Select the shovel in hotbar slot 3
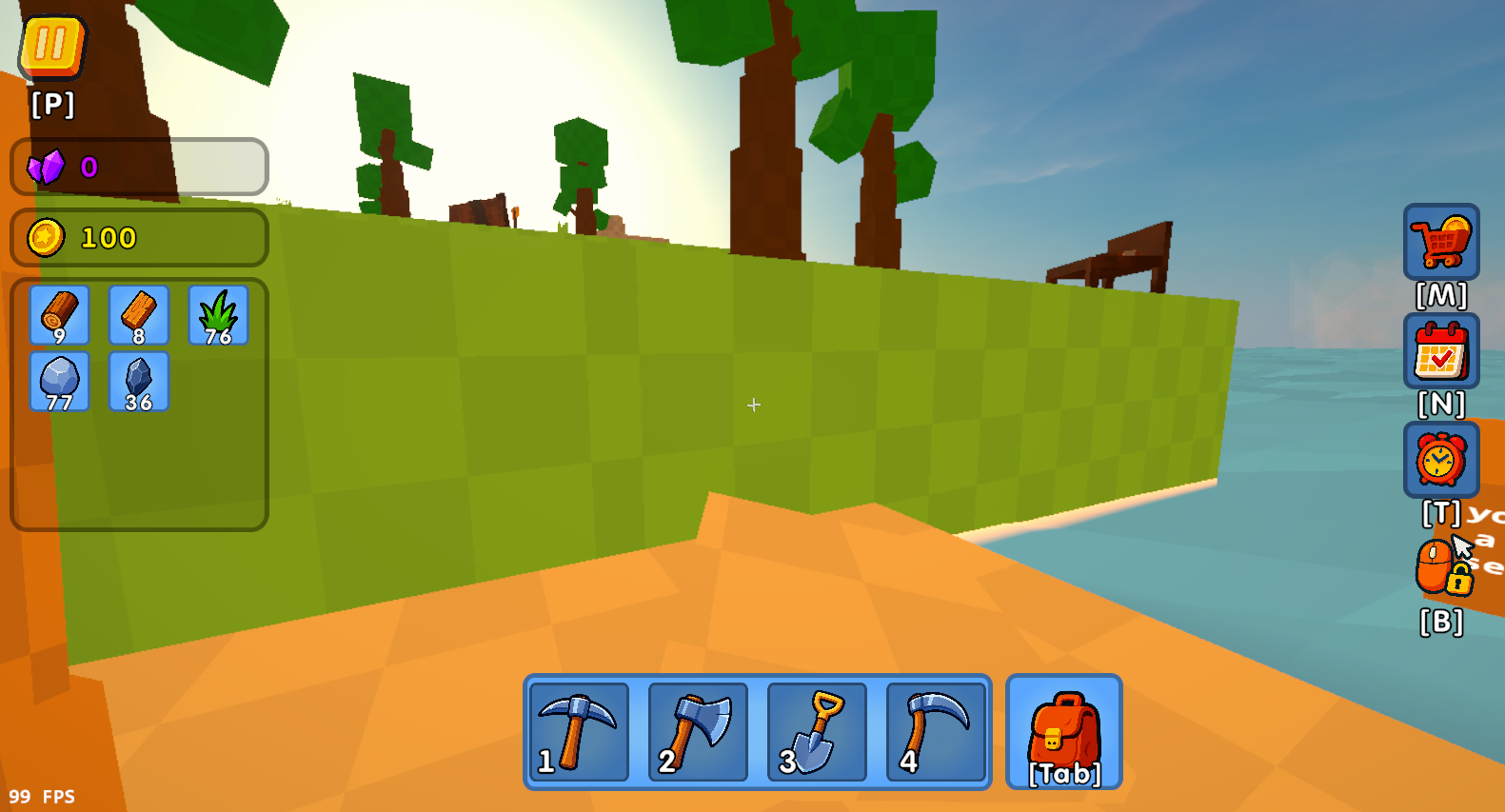Viewport: 1505px width, 812px height. pyautogui.click(x=817, y=733)
